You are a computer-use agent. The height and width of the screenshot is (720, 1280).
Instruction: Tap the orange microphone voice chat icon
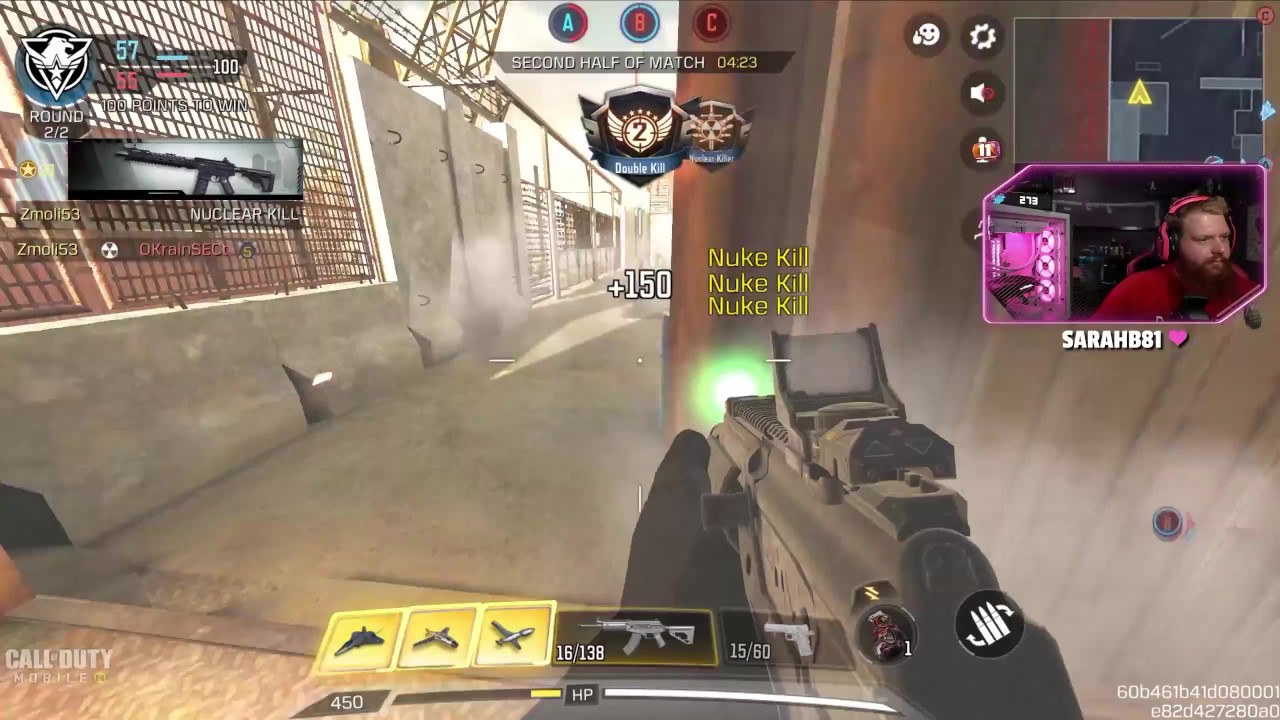pos(986,150)
